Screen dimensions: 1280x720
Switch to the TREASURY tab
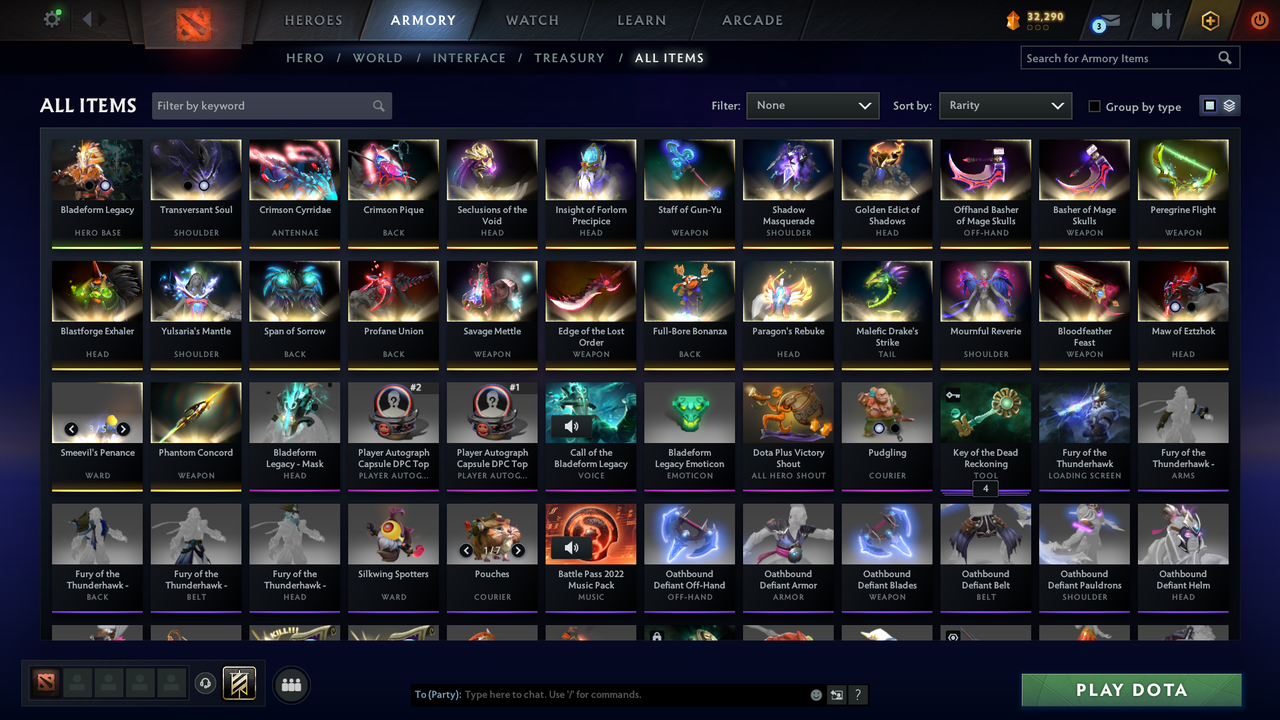click(x=569, y=58)
